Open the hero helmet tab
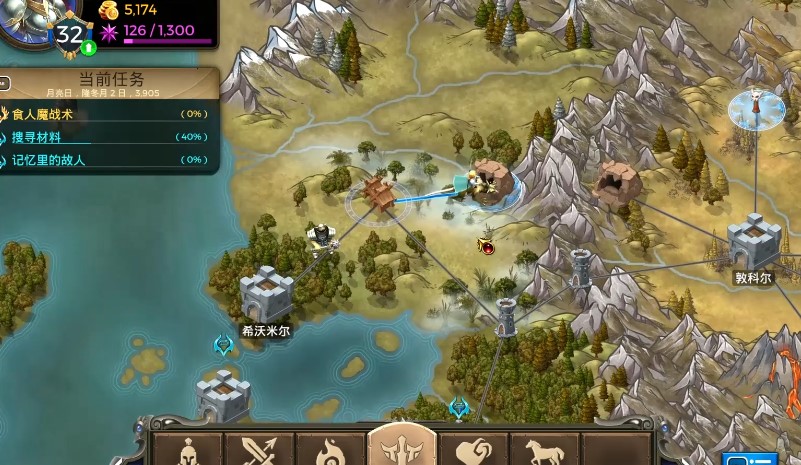This screenshot has height=465, width=801. [x=186, y=450]
